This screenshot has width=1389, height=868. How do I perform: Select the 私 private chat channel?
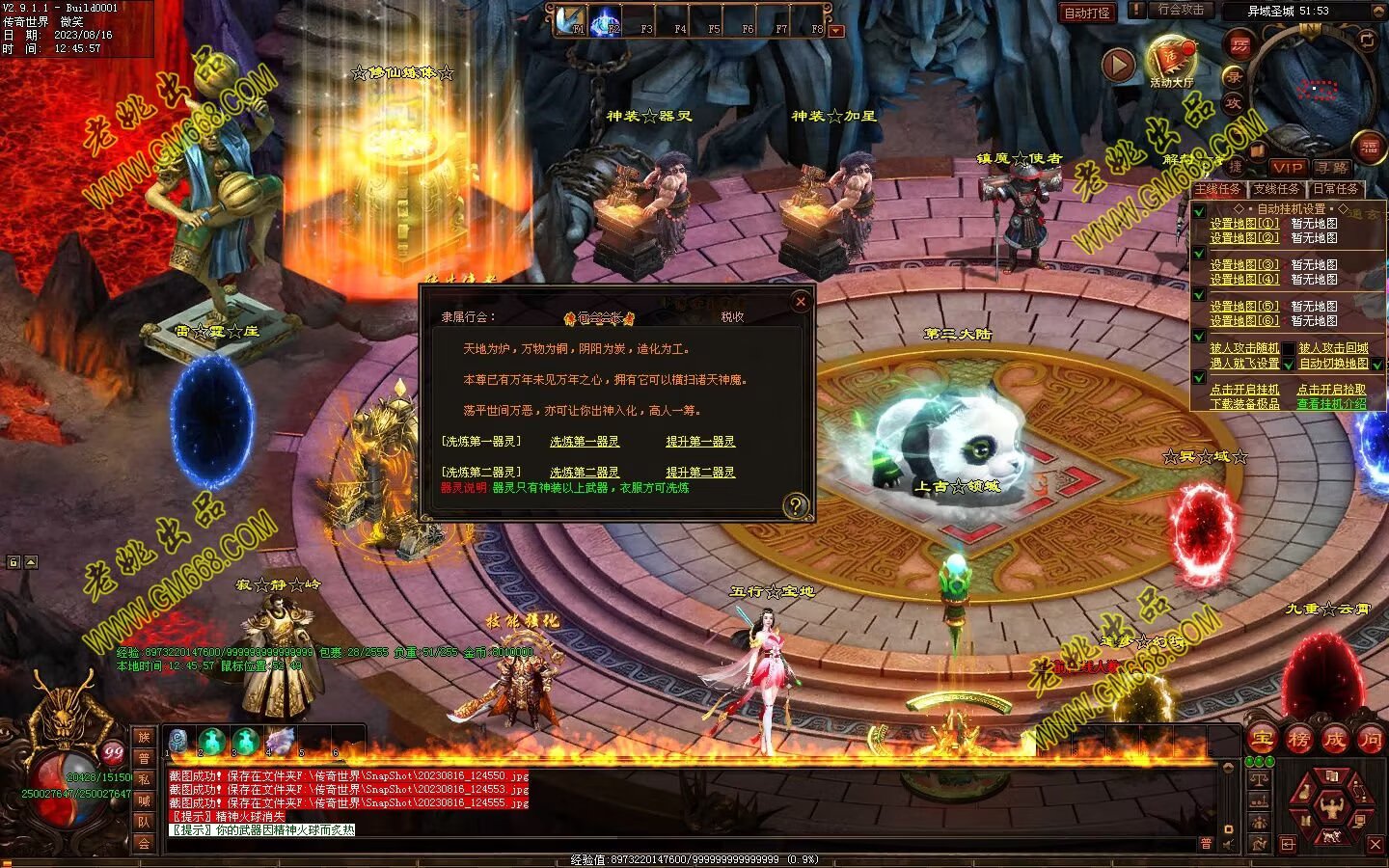tap(144, 779)
